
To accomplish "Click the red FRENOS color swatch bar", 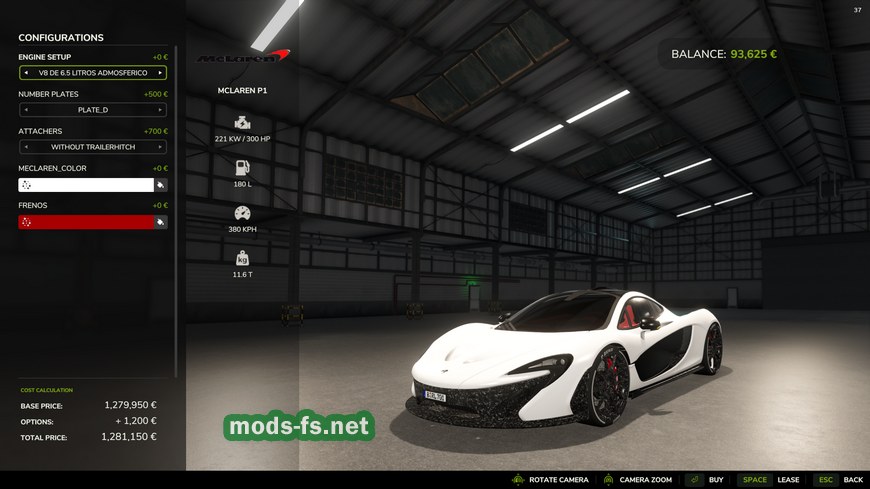I will (x=86, y=222).
